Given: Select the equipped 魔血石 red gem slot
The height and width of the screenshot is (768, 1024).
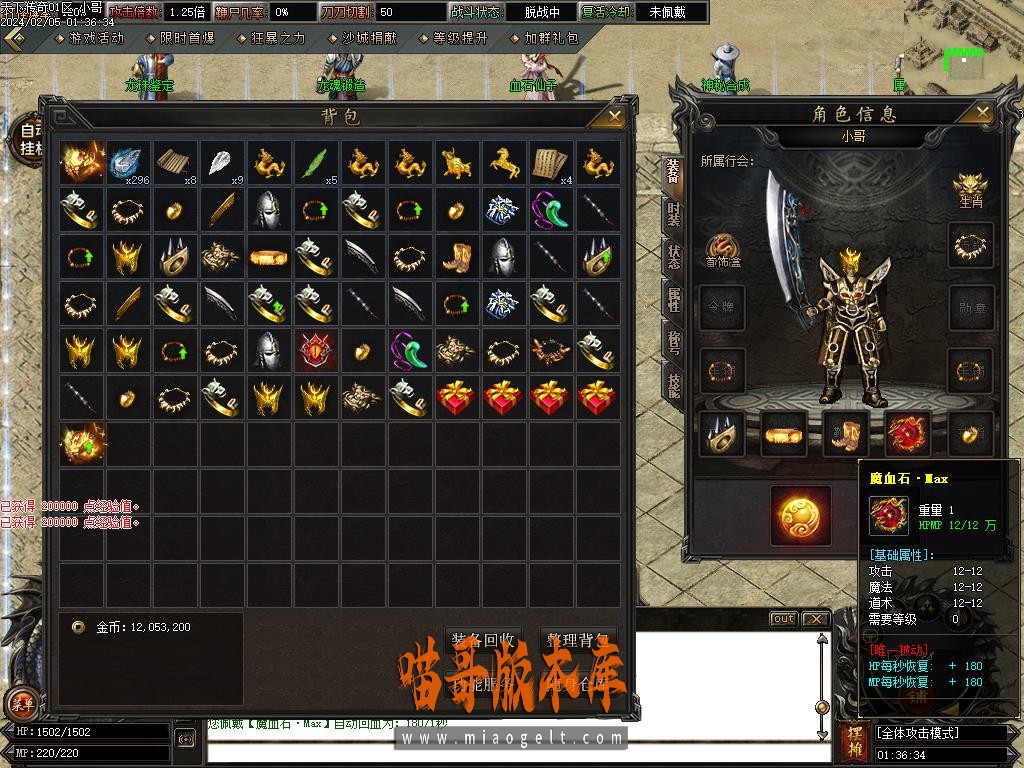Looking at the screenshot, I should [907, 431].
